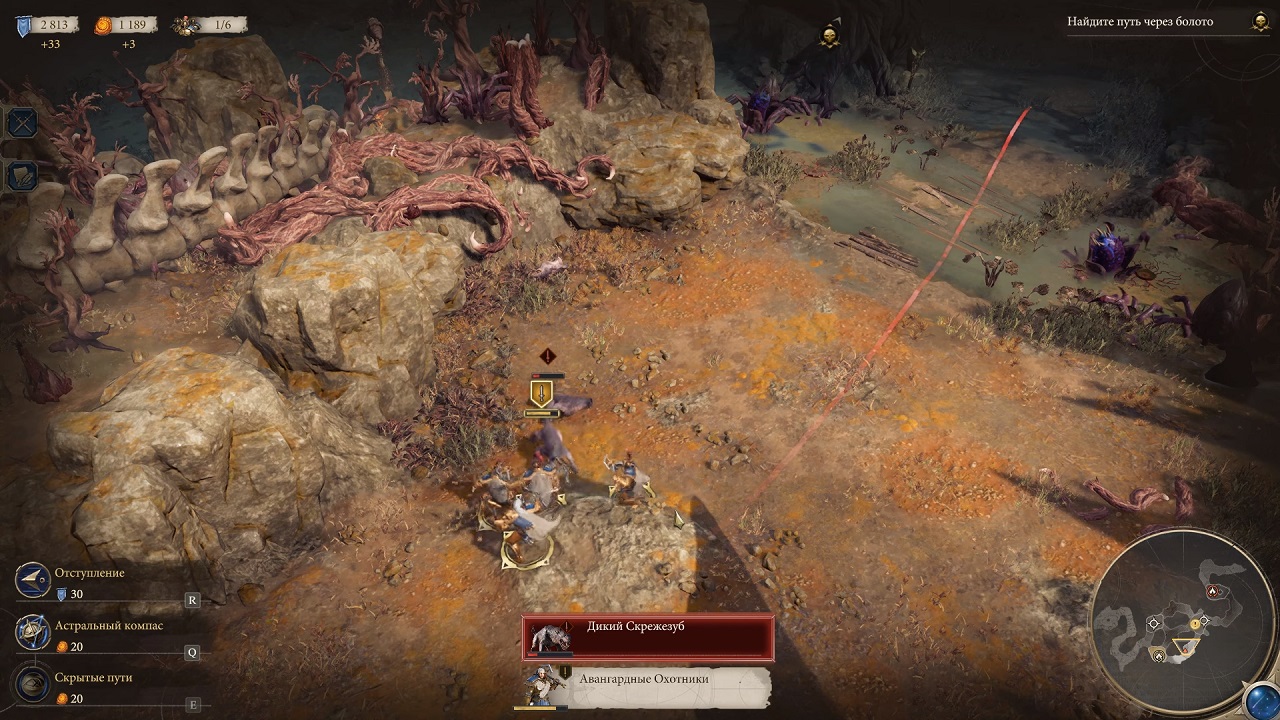Image resolution: width=1280 pixels, height=720 pixels.
Task: Click the red campfire marker on the minimap
Action: (1214, 591)
